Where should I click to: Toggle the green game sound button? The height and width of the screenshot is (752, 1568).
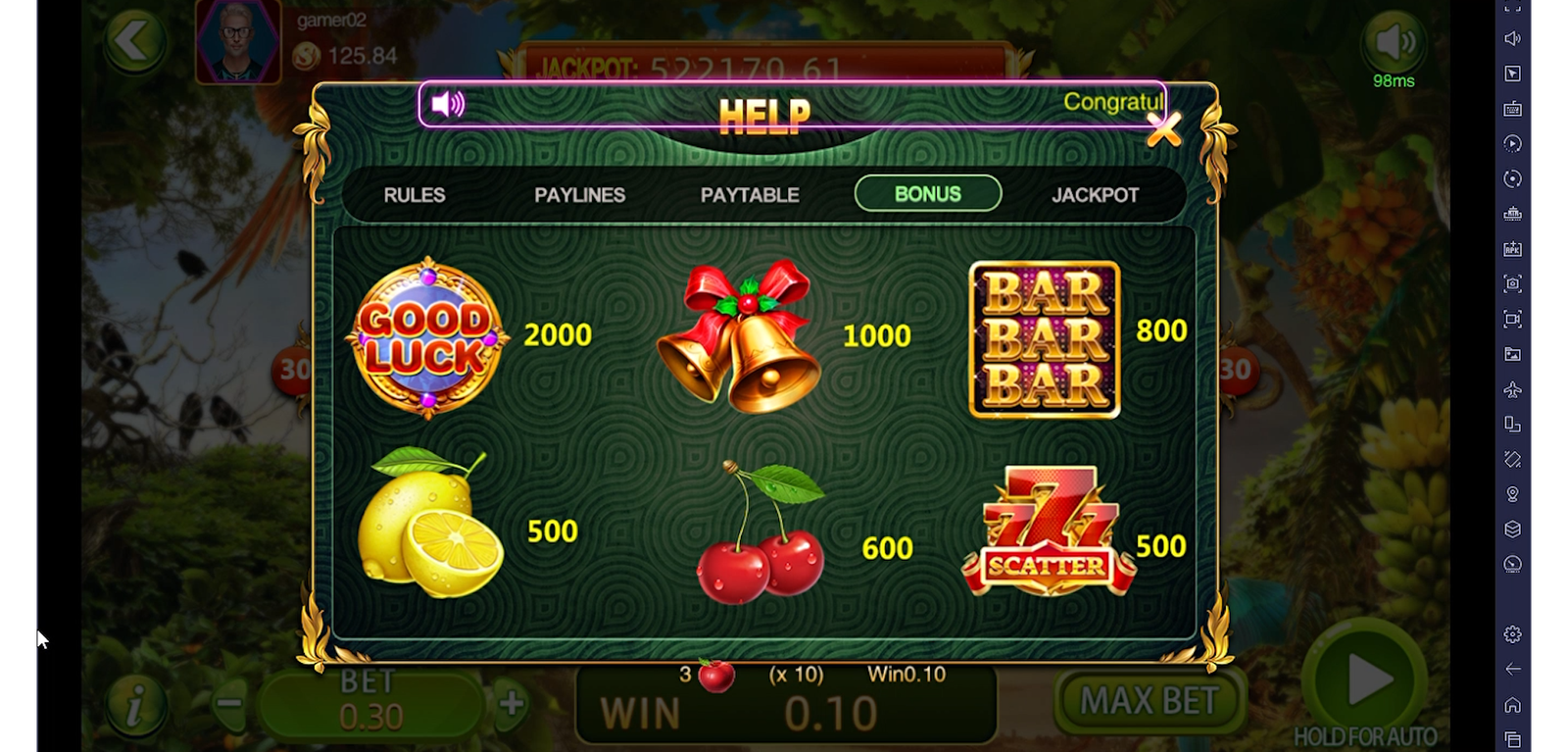tap(1394, 42)
